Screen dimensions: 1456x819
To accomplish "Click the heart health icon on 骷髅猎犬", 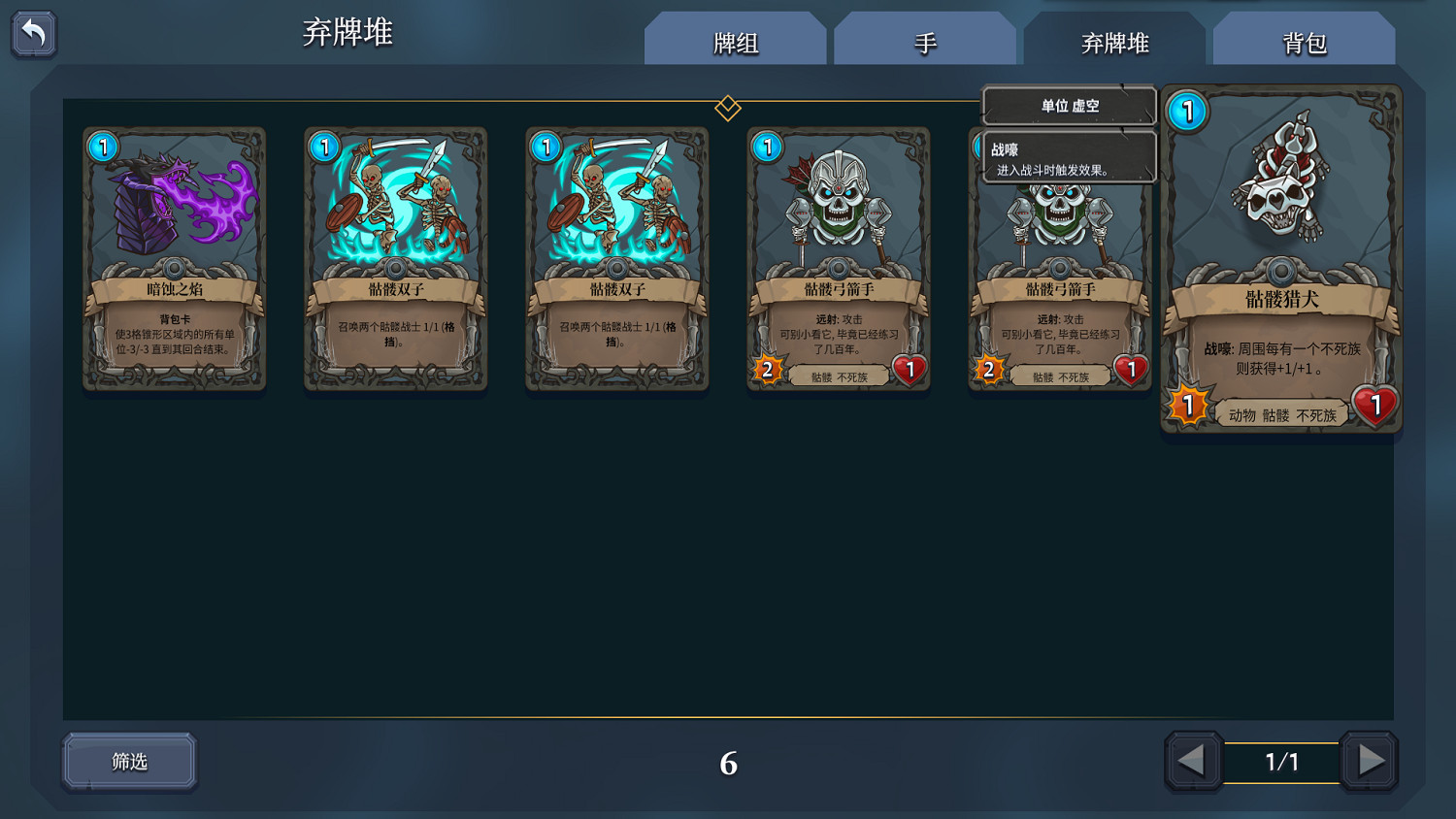I will coord(1375,404).
